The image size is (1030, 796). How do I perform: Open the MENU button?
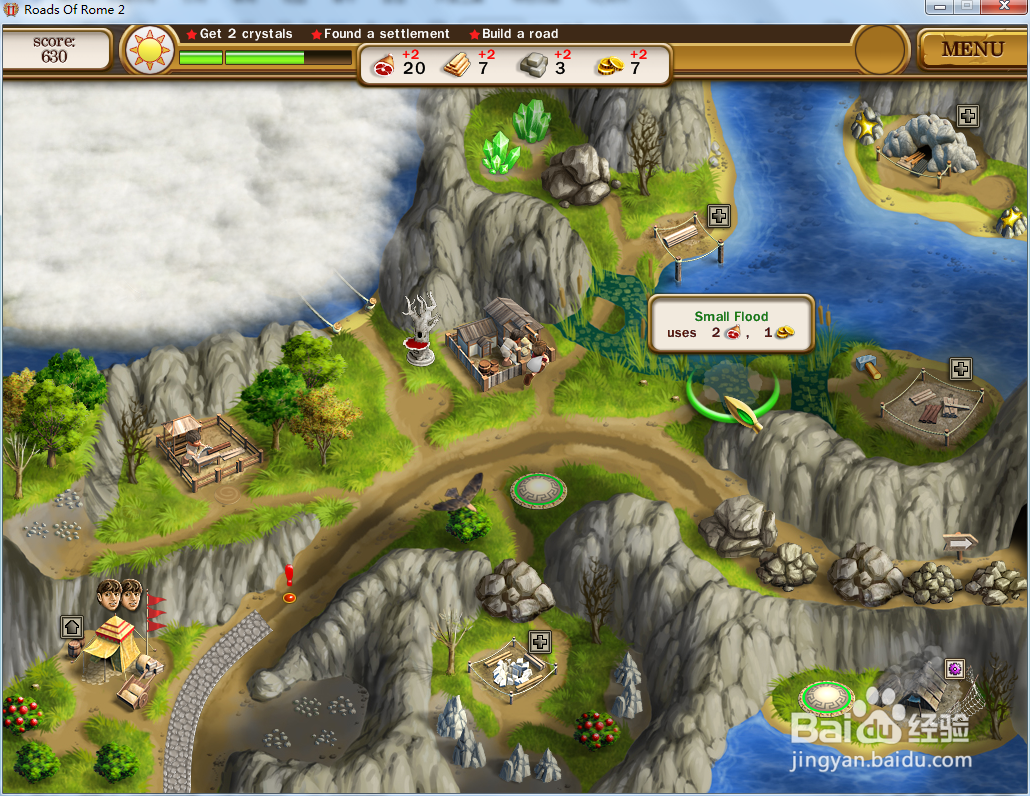coord(972,49)
